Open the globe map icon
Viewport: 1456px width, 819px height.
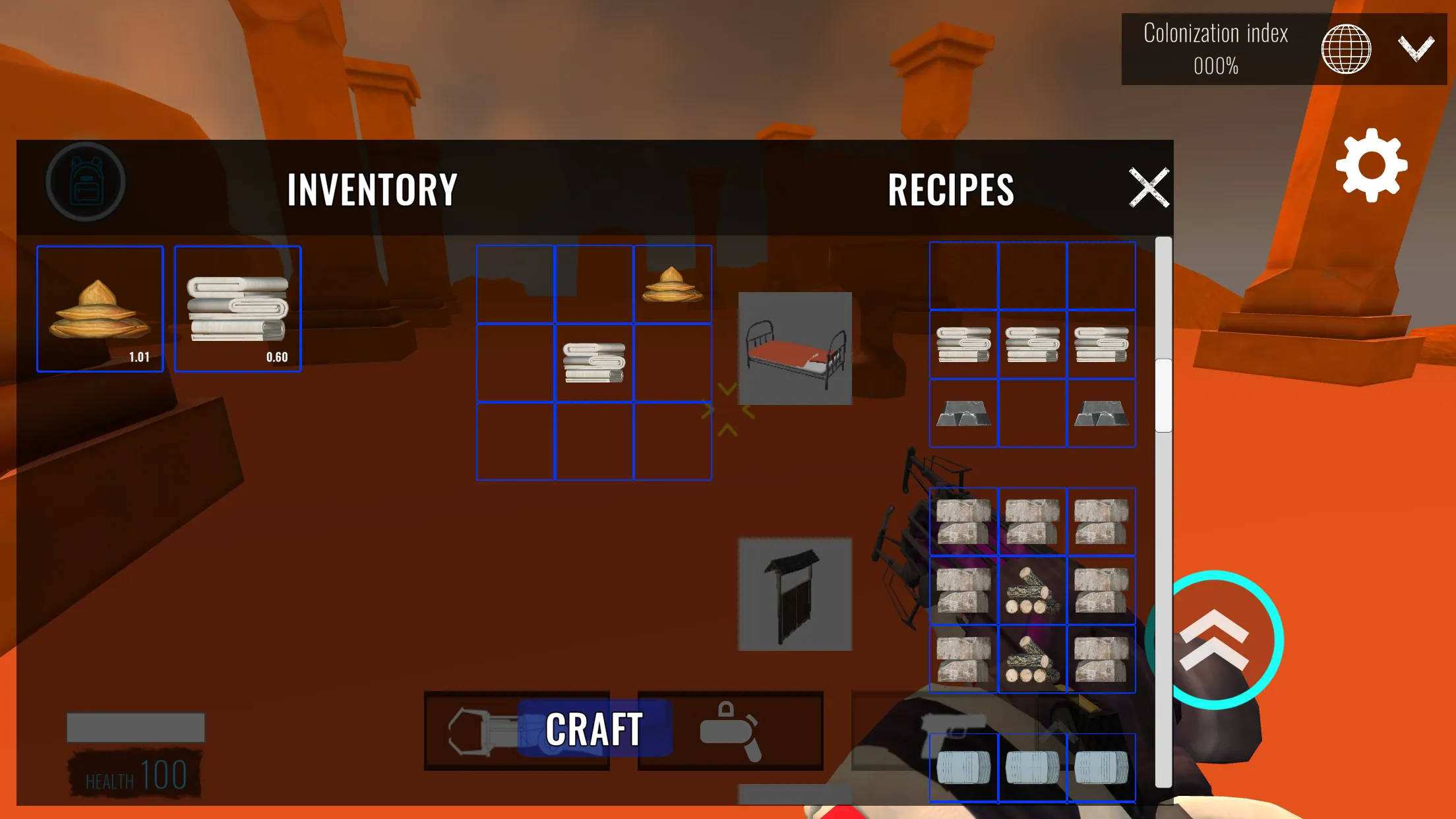1346,48
